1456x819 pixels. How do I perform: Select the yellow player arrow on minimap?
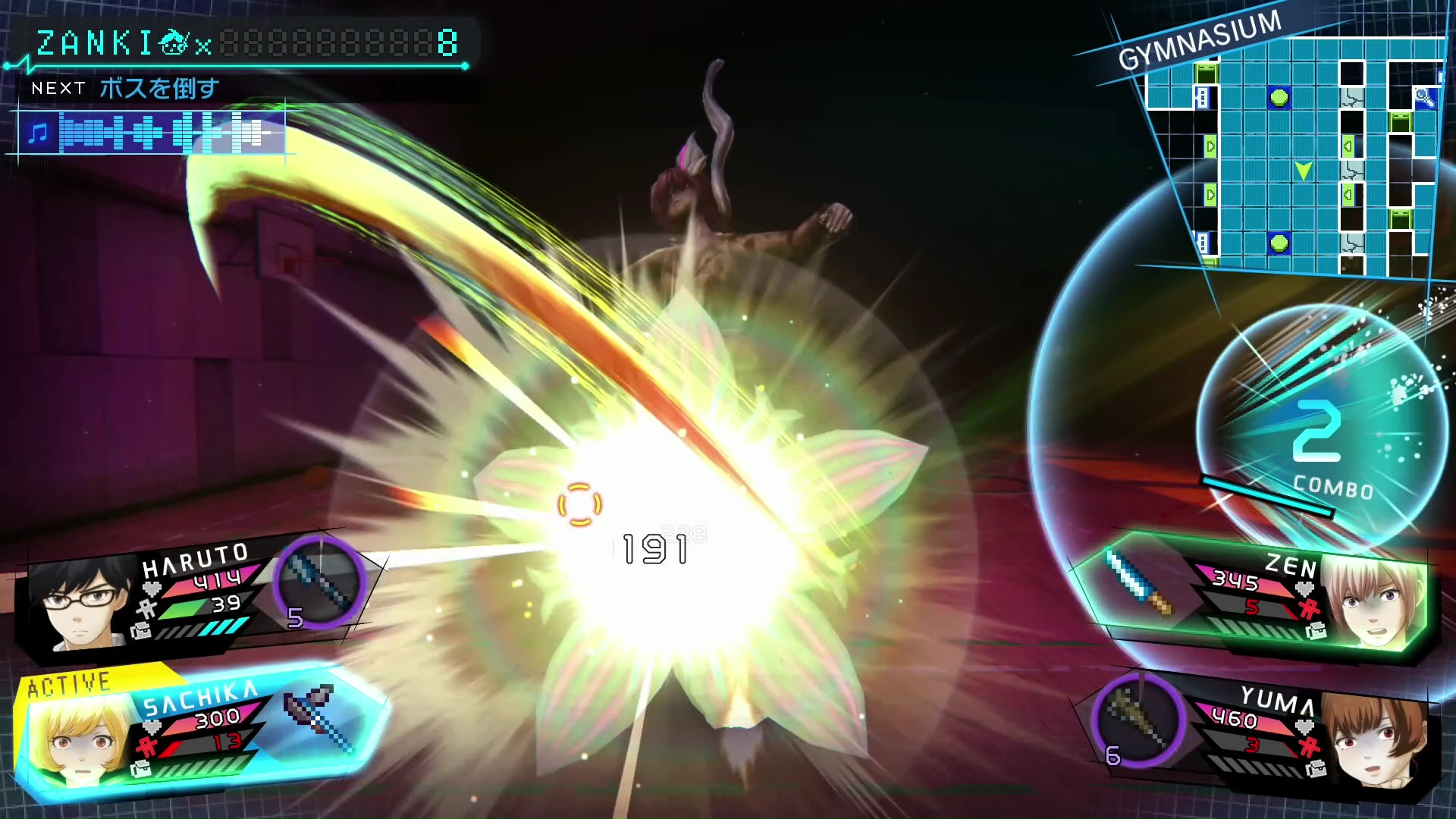tap(1303, 171)
